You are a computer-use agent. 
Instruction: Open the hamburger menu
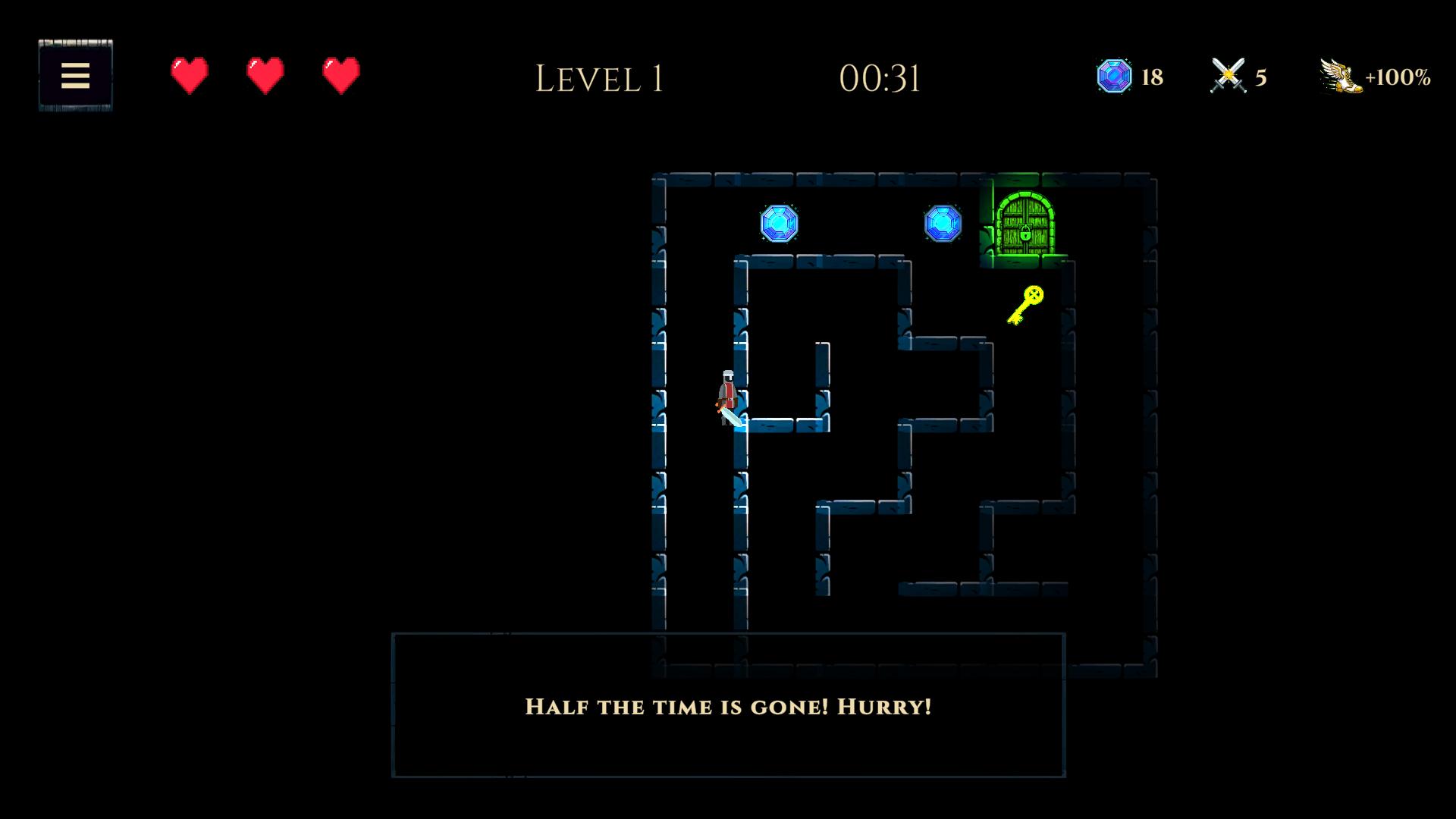point(75,75)
